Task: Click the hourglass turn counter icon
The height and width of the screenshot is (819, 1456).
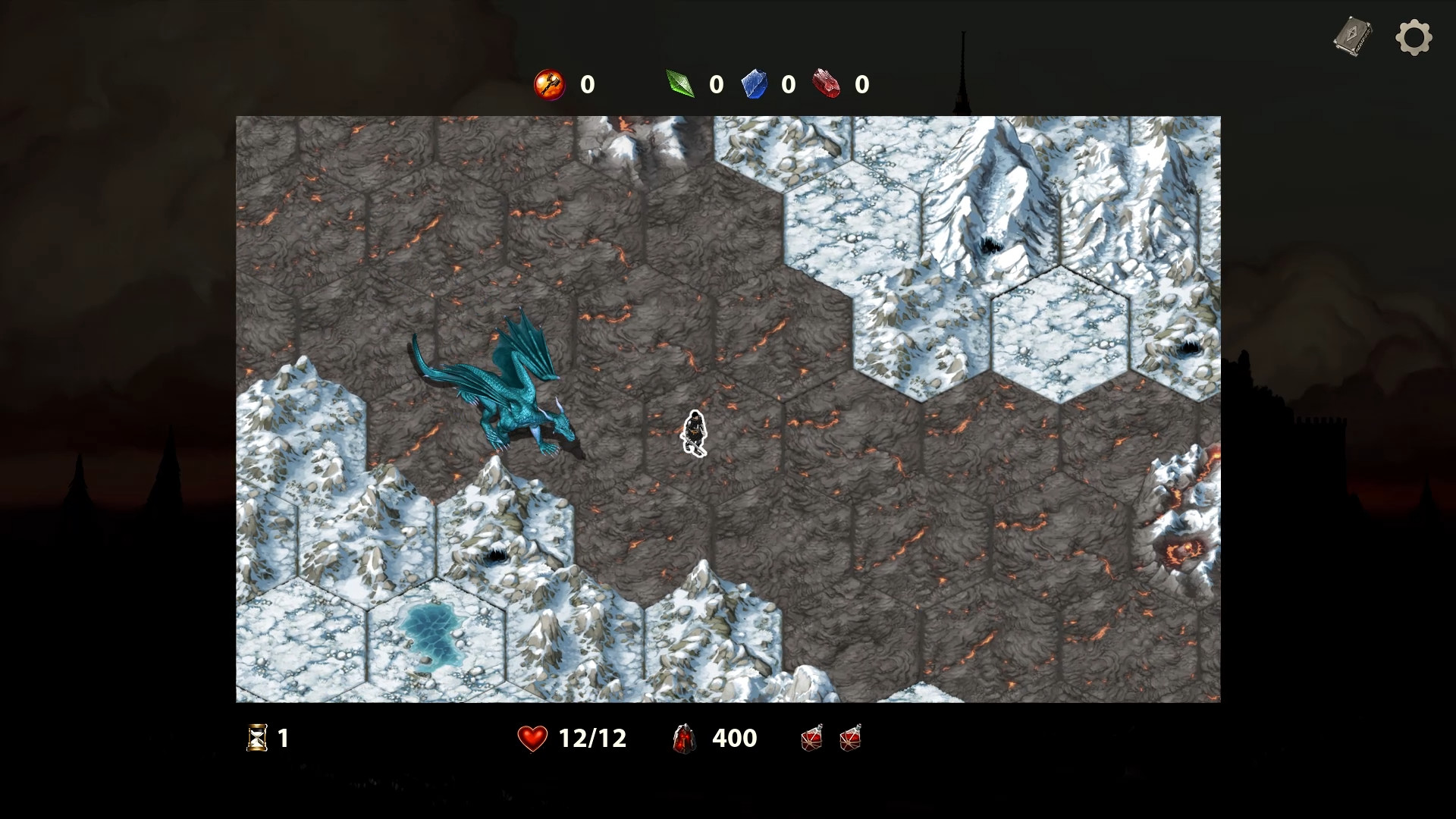Action: 256,738
